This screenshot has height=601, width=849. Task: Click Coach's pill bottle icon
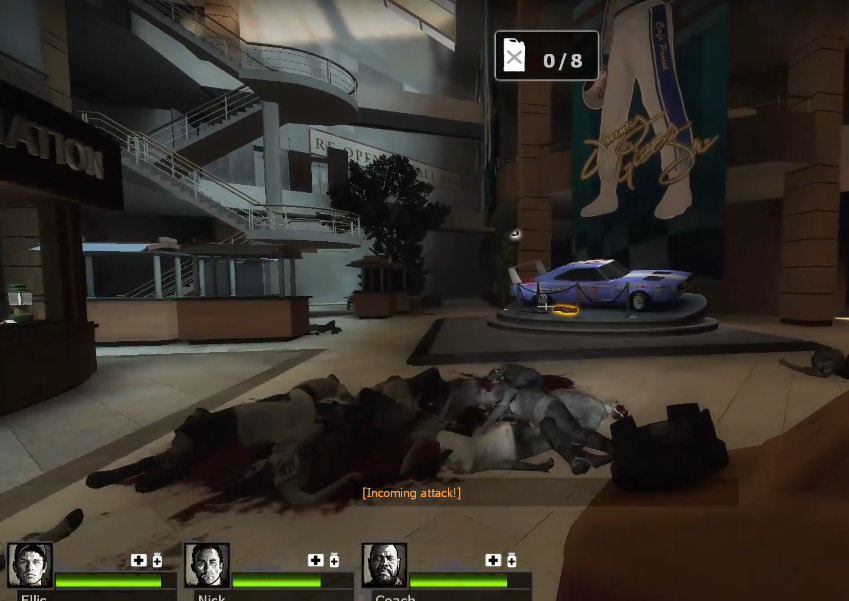coord(511,561)
